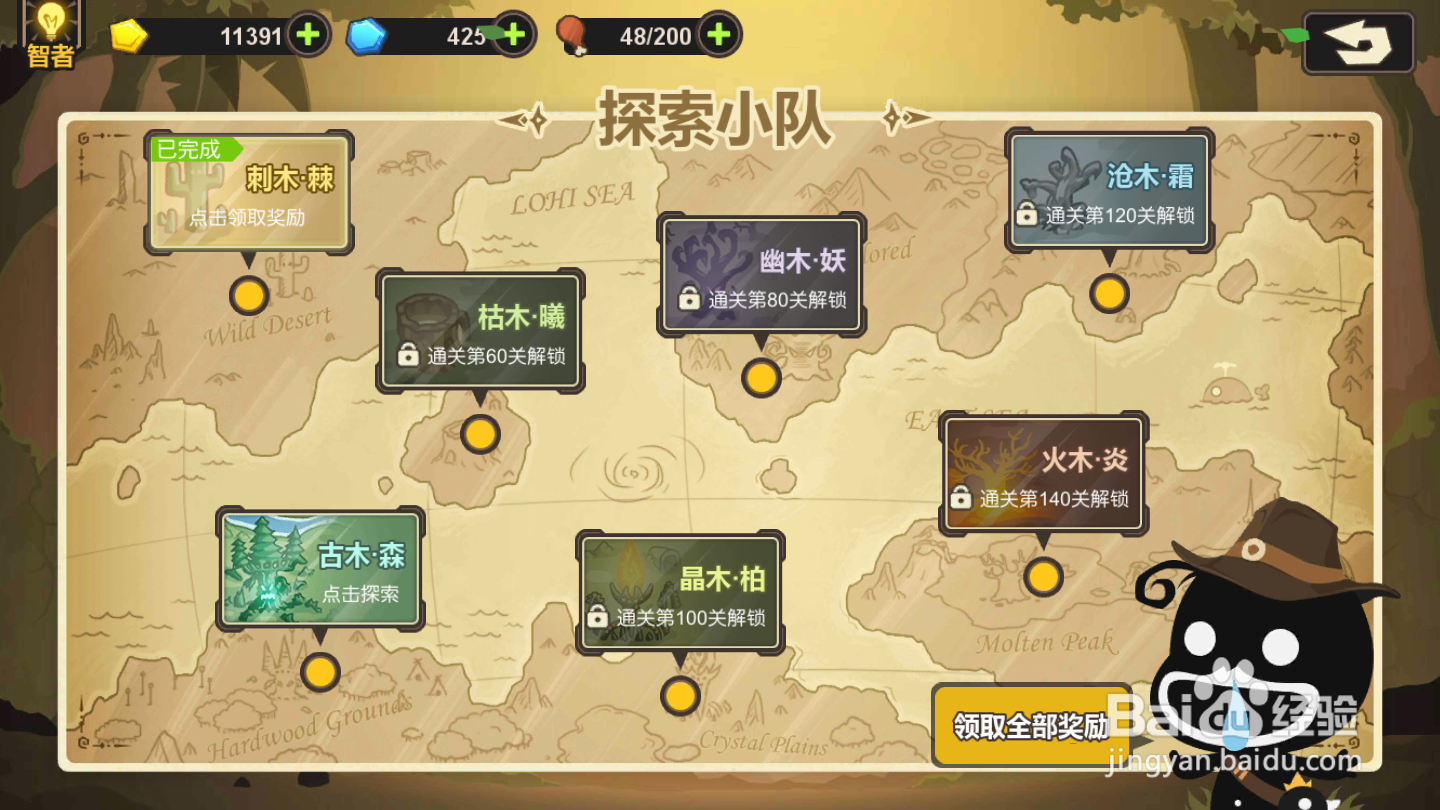Tap the gold coin currency icon
Screen dimensions: 1440x810
point(129,33)
